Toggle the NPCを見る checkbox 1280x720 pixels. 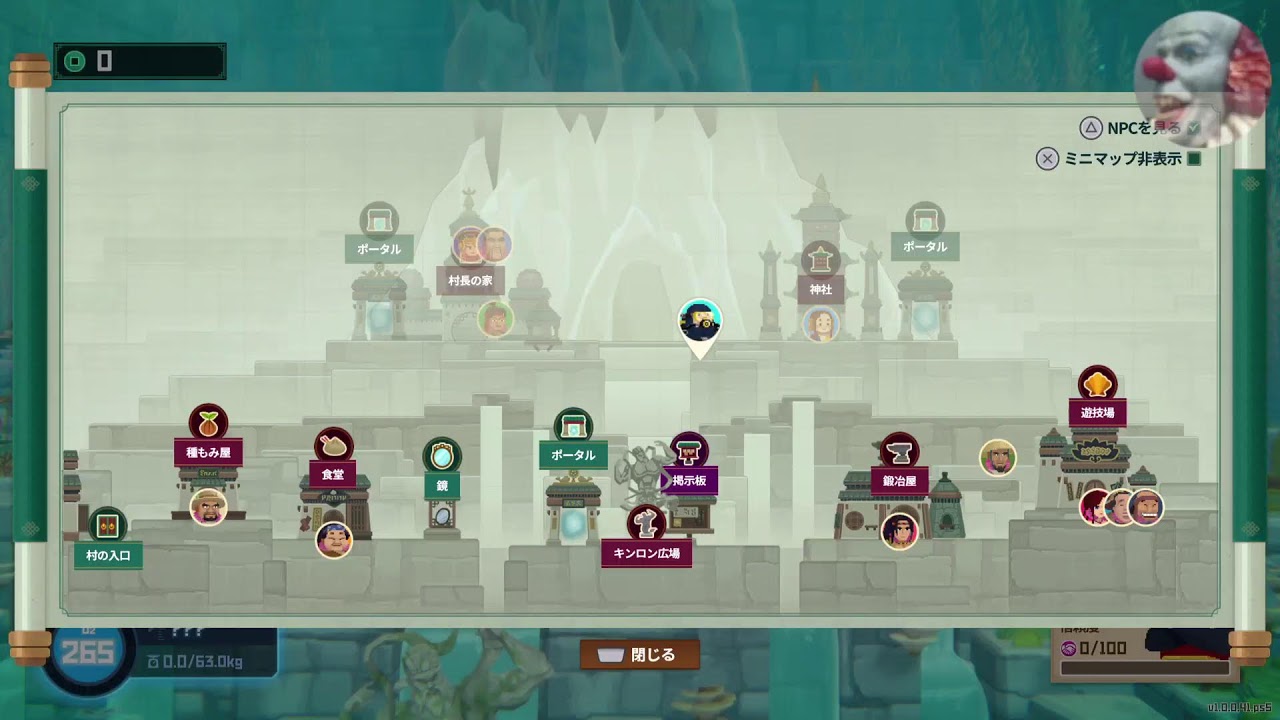pyautogui.click(x=1193, y=128)
